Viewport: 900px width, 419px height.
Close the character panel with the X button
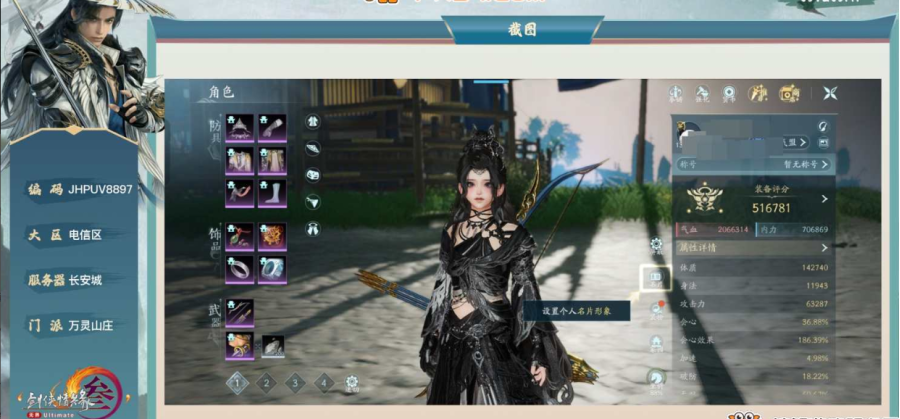click(830, 93)
